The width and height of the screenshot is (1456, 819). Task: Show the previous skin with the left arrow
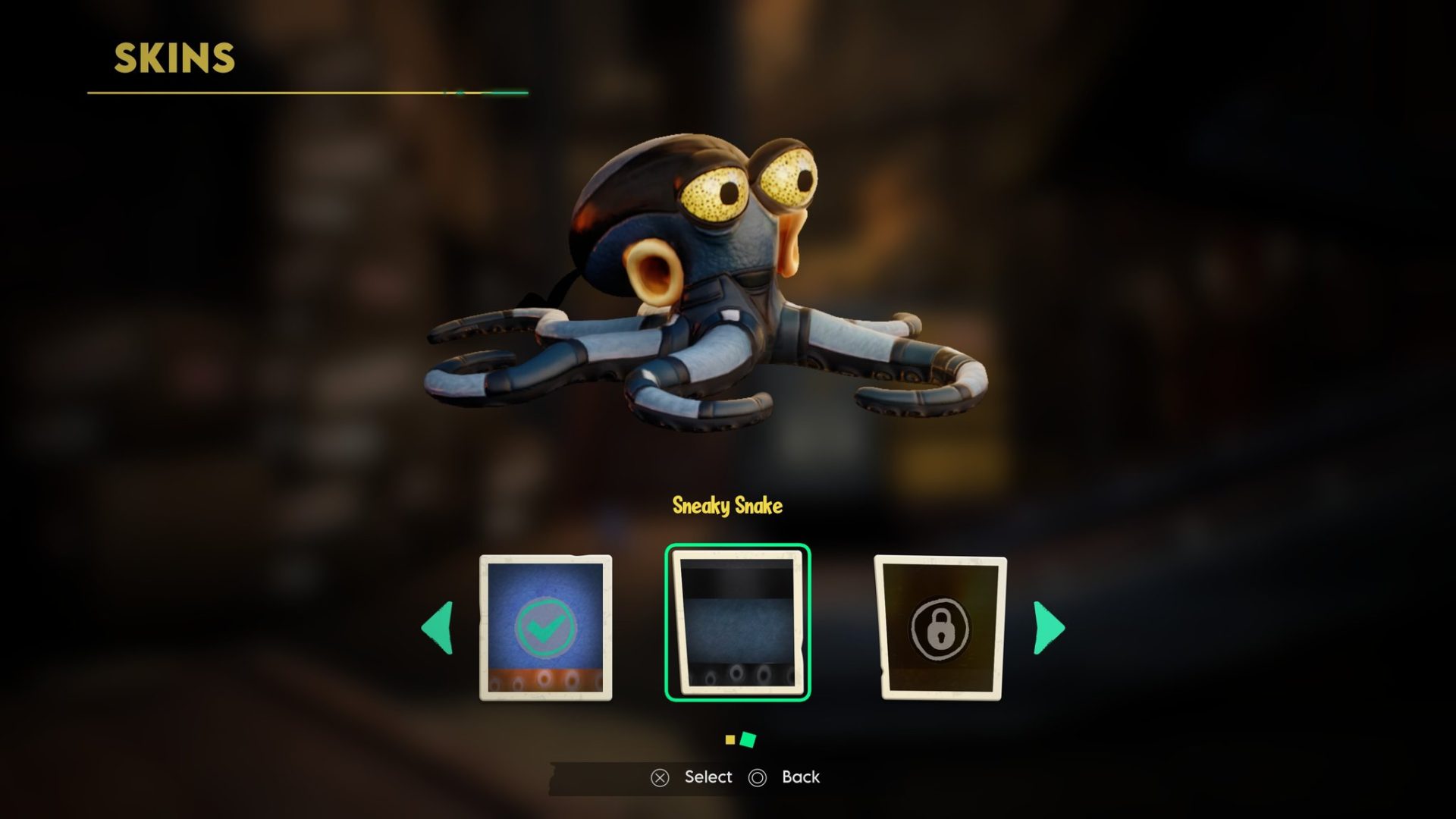click(438, 628)
